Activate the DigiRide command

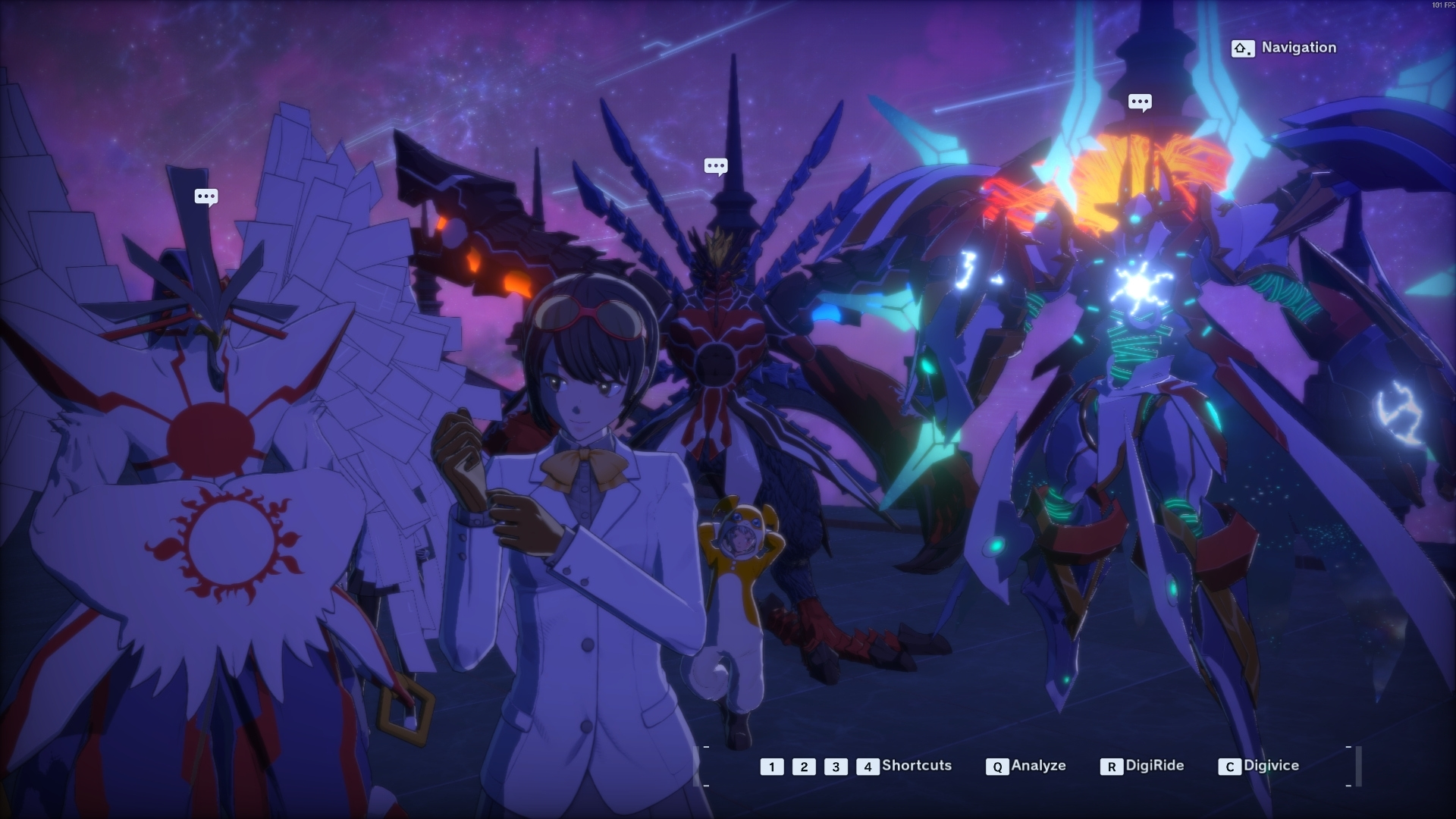[1142, 766]
